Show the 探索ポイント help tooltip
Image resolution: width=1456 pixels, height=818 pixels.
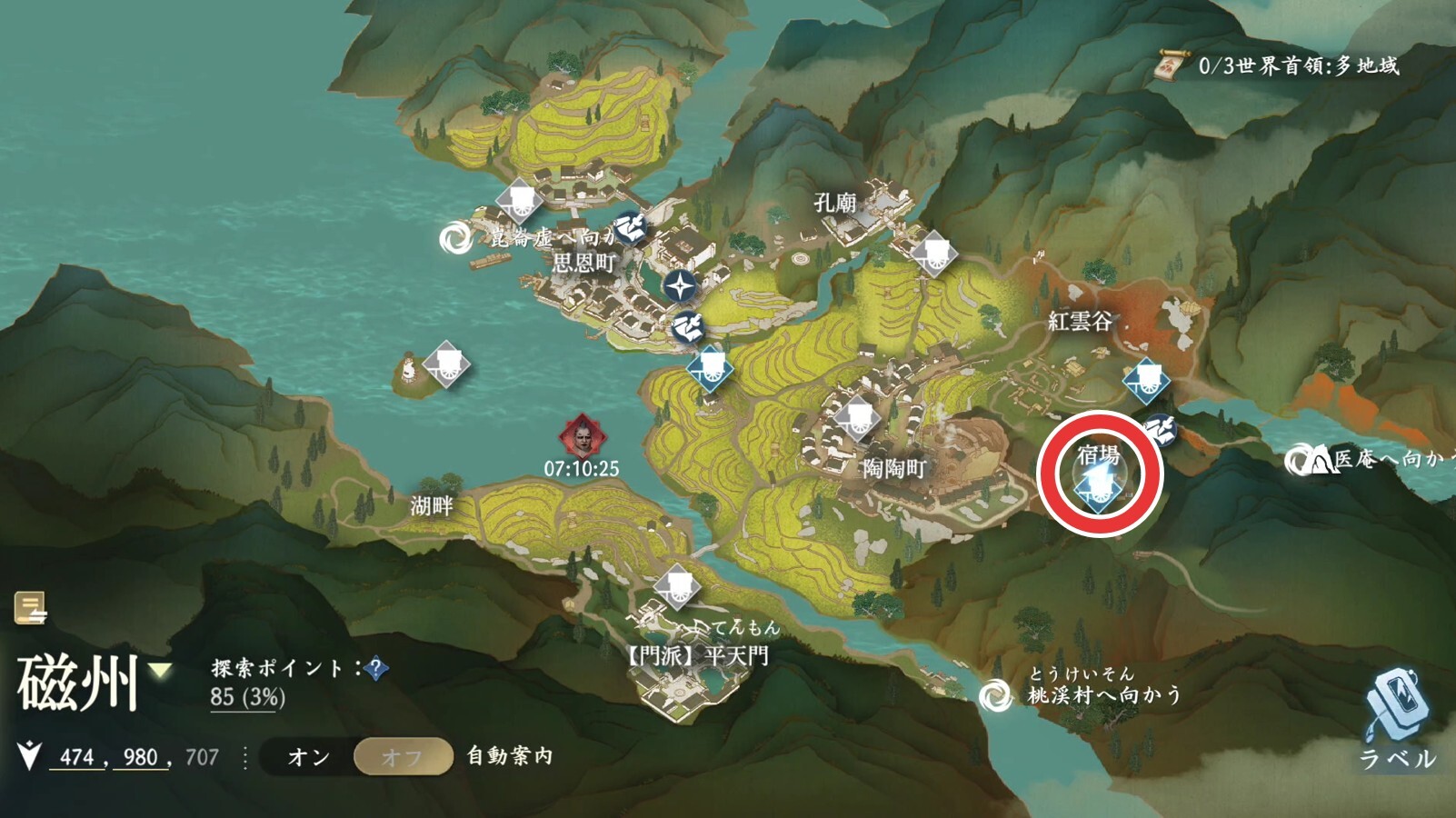point(375,669)
